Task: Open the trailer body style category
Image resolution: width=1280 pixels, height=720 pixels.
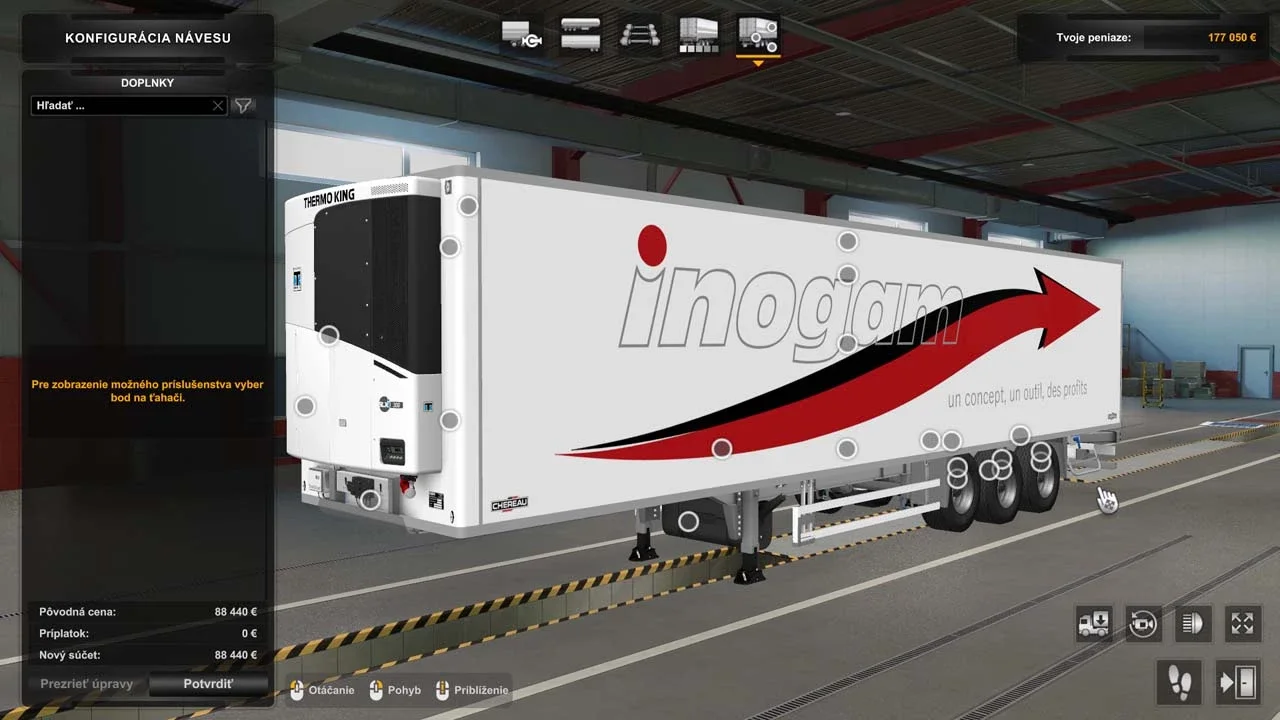Action: 580,36
